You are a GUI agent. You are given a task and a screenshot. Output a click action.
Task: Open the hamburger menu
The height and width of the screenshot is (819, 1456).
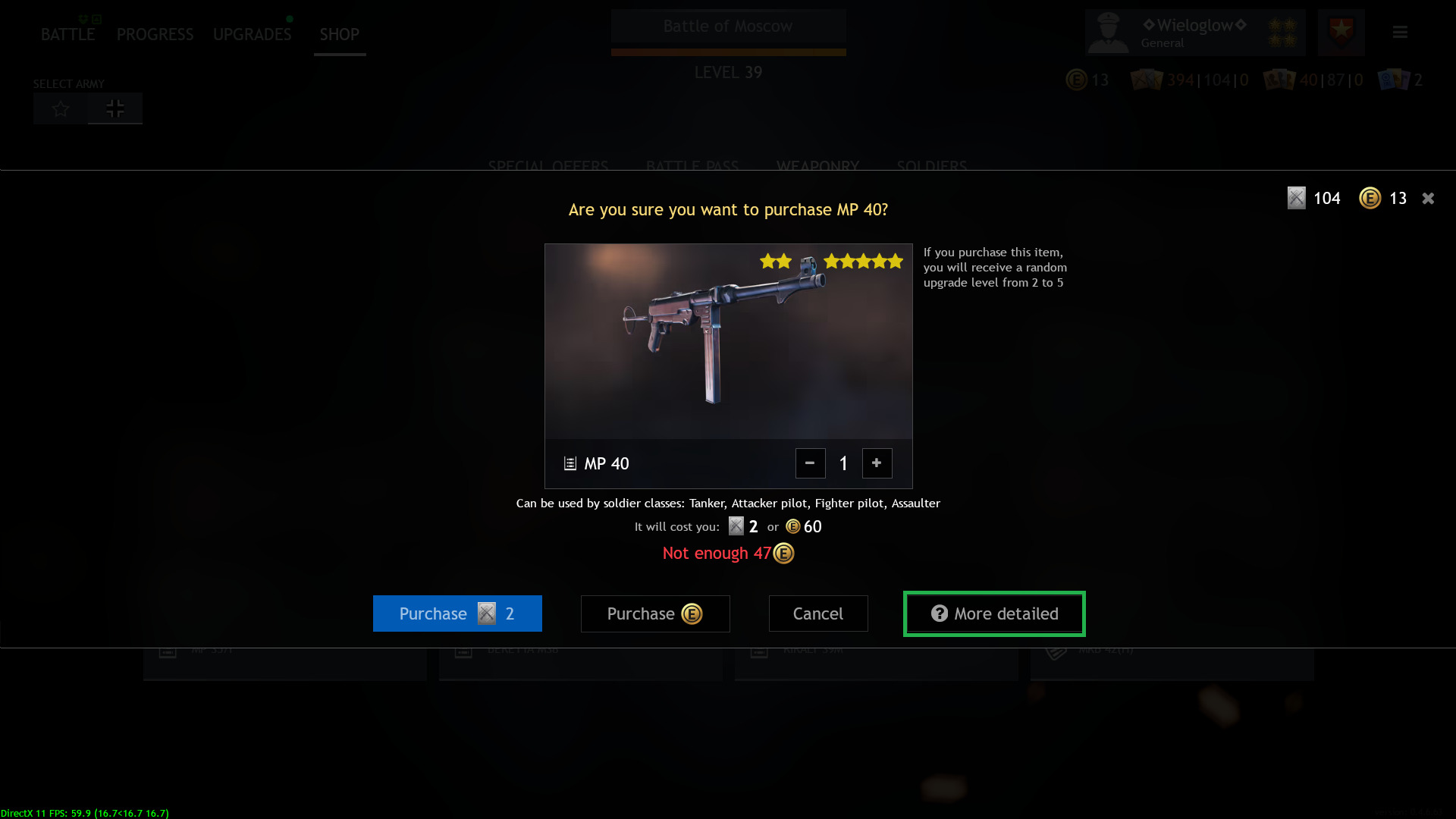[x=1400, y=33]
